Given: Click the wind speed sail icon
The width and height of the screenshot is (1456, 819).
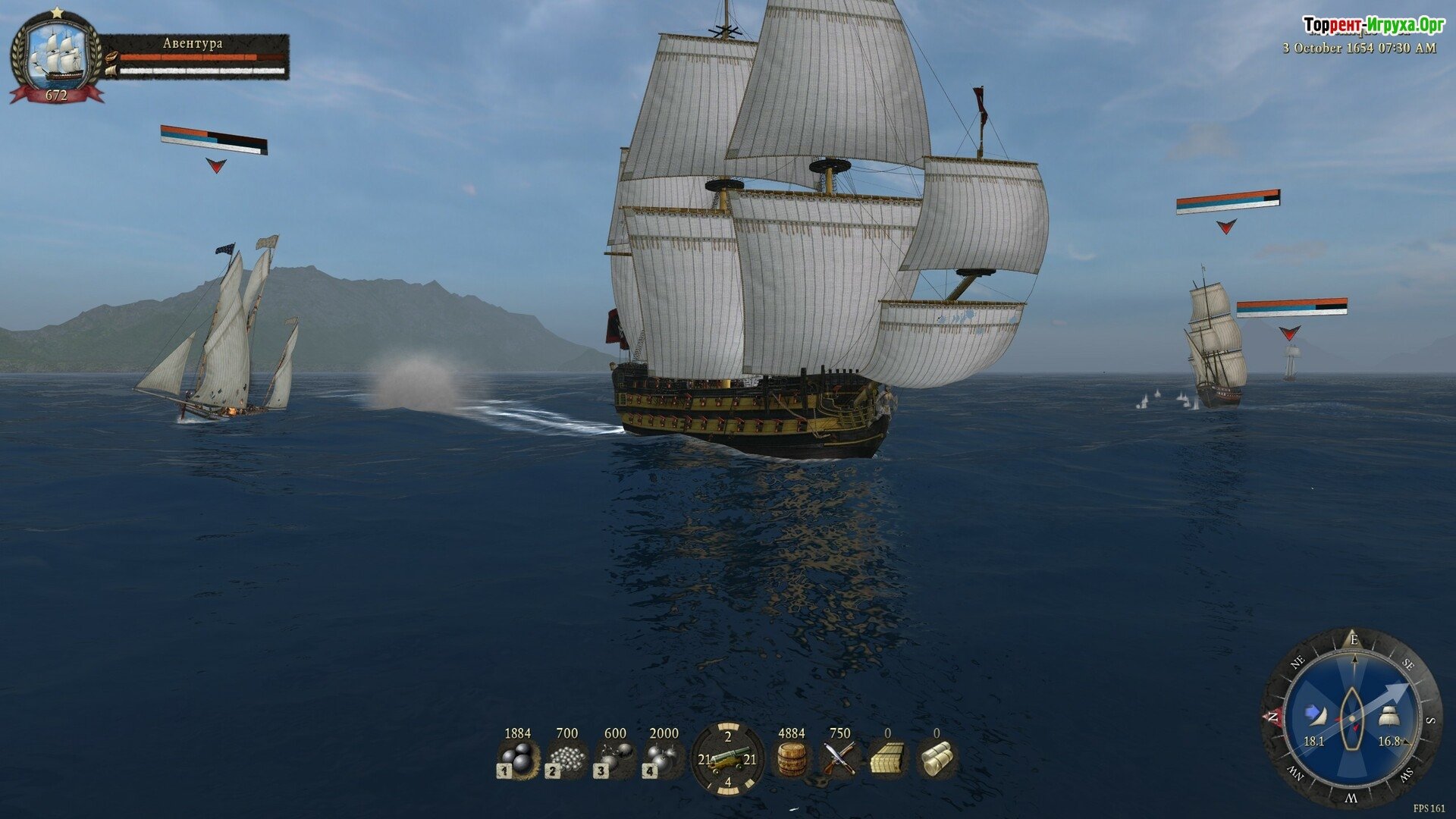Looking at the screenshot, I should point(1314,714).
